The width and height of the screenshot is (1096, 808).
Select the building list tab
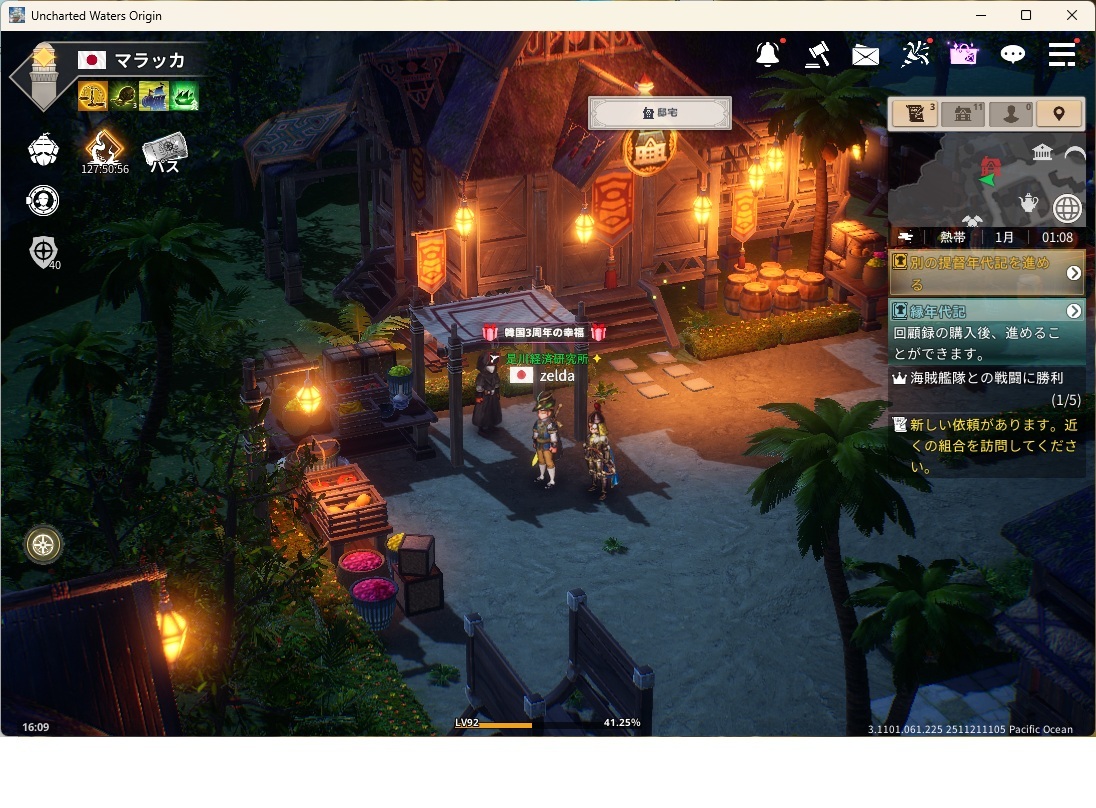click(962, 114)
